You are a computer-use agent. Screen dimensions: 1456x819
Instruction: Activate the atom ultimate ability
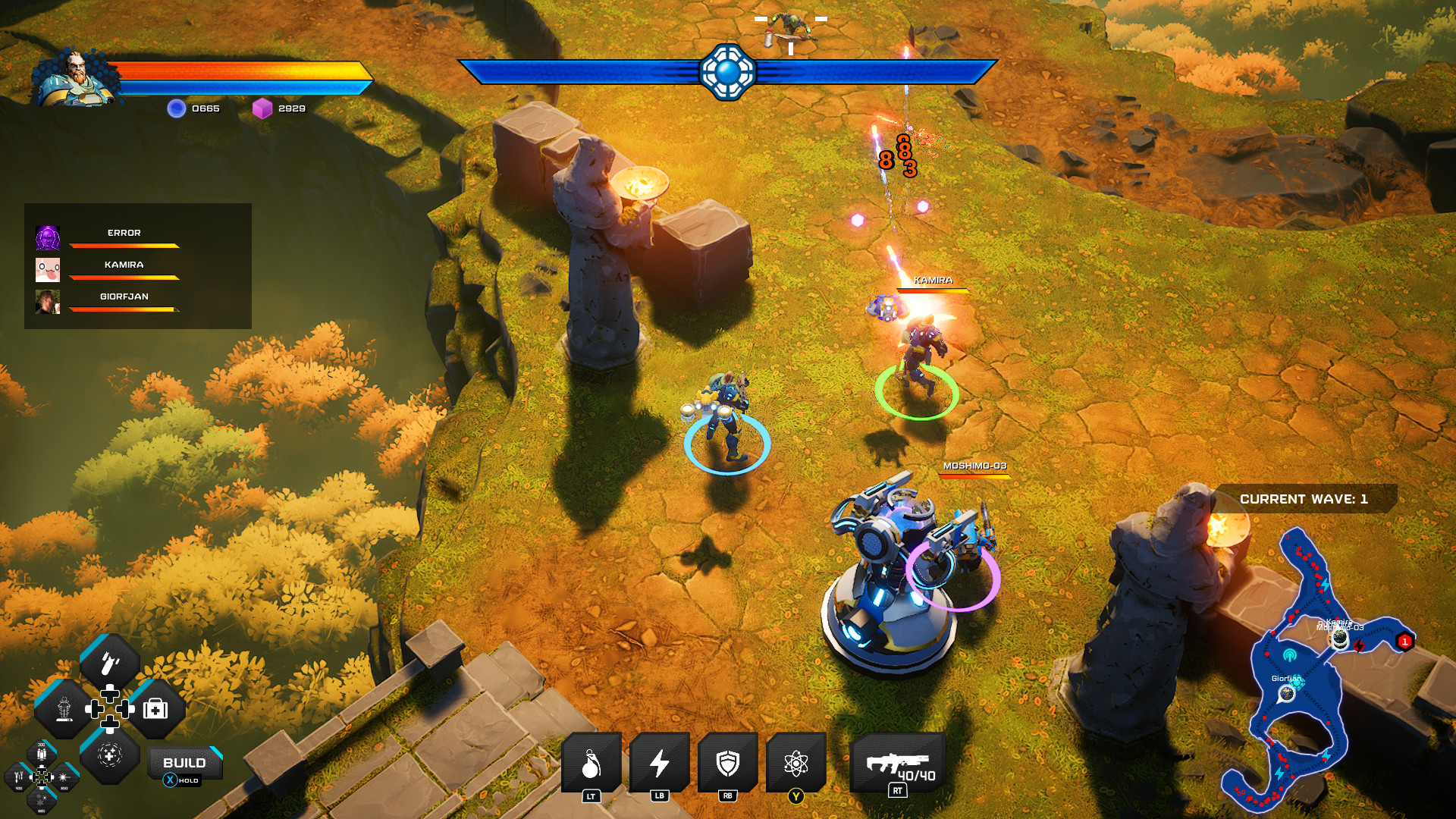tap(795, 763)
